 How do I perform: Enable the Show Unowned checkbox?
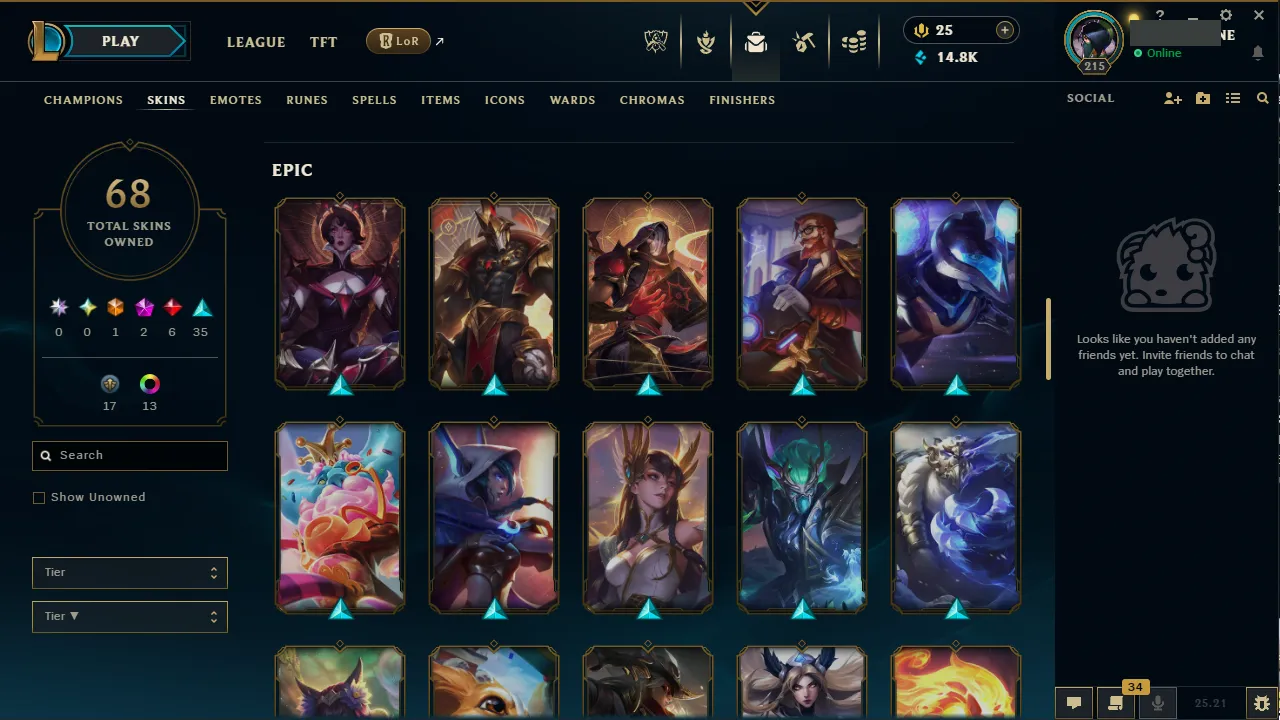click(39, 497)
